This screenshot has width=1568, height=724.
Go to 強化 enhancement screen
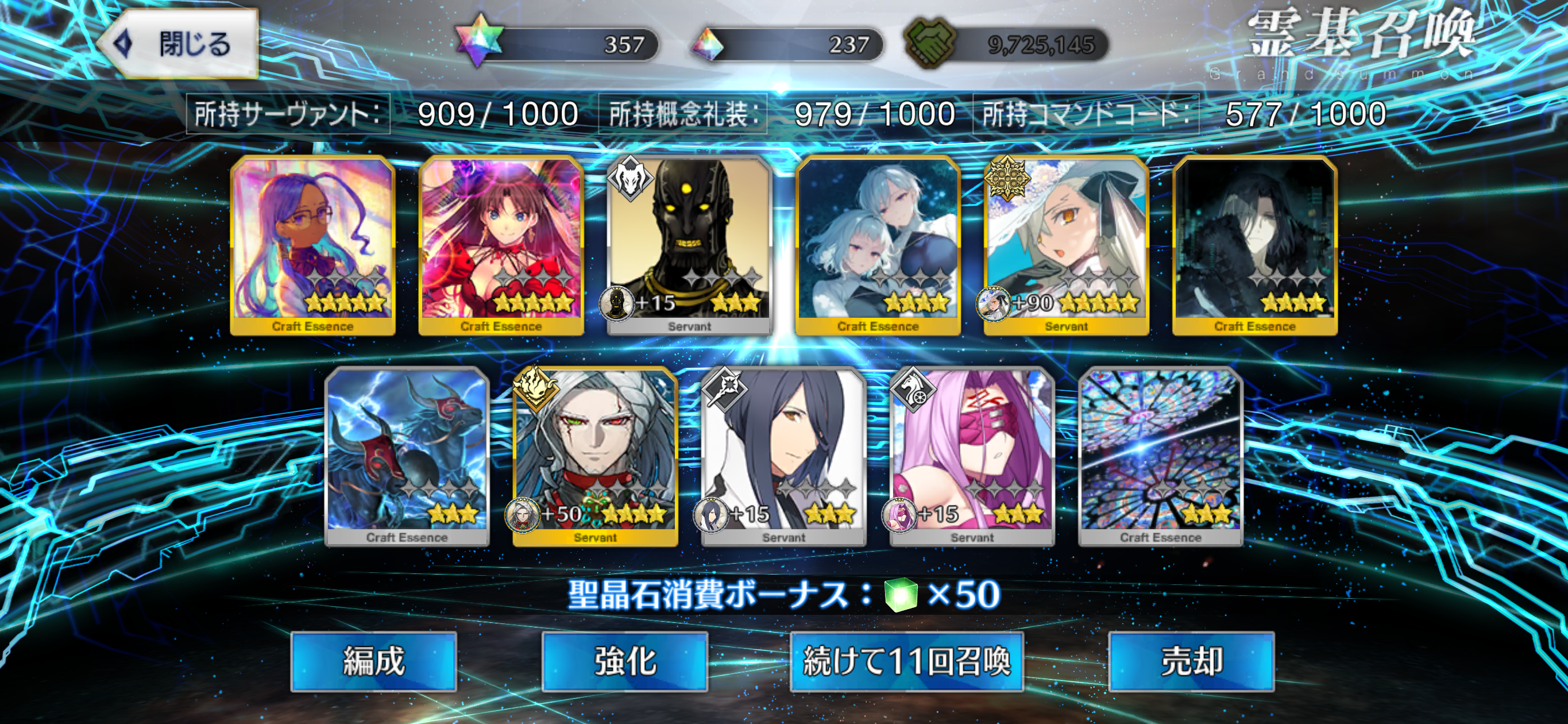click(624, 661)
